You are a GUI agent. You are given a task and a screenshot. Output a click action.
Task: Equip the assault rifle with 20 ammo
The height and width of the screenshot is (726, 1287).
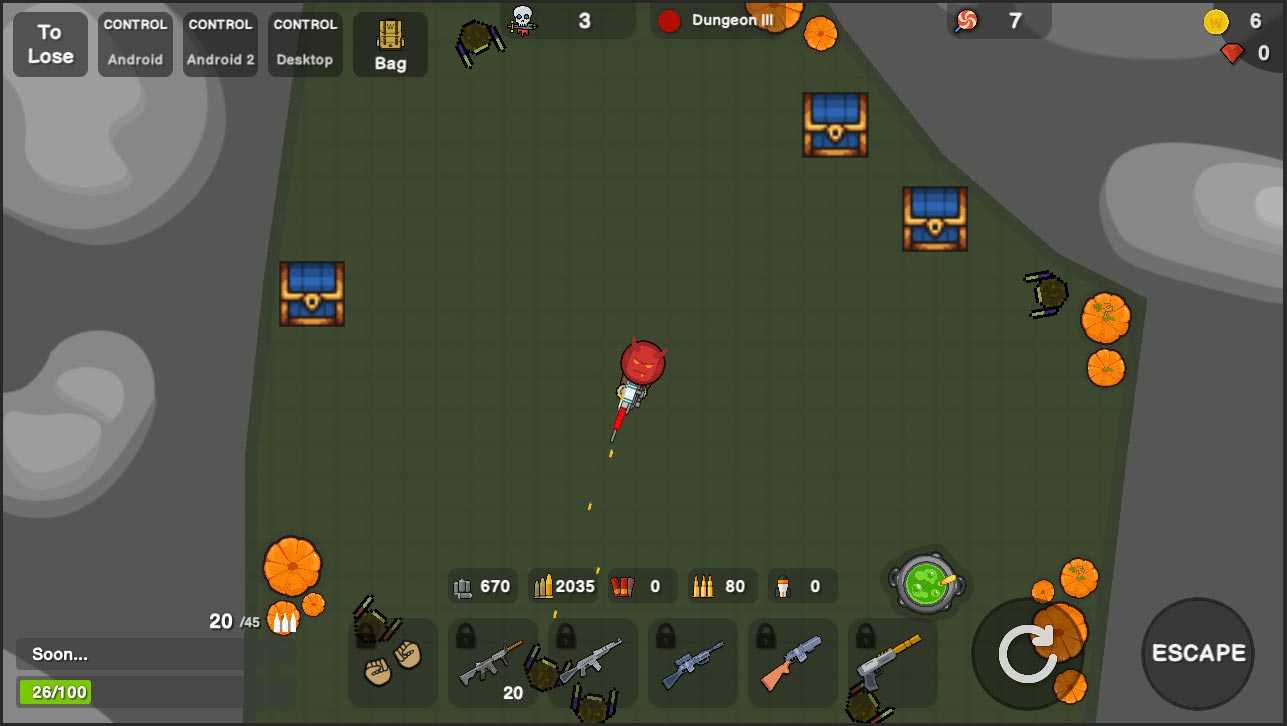pyautogui.click(x=493, y=663)
